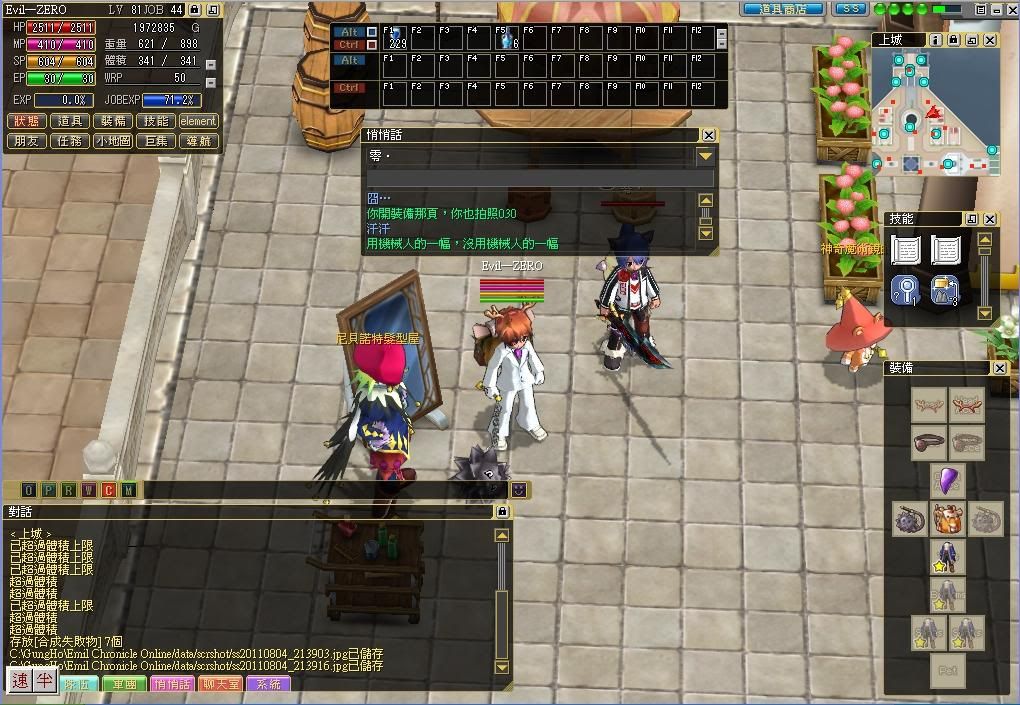
Task: Close the 悄悄話 whisper window
Action: pyautogui.click(x=708, y=135)
